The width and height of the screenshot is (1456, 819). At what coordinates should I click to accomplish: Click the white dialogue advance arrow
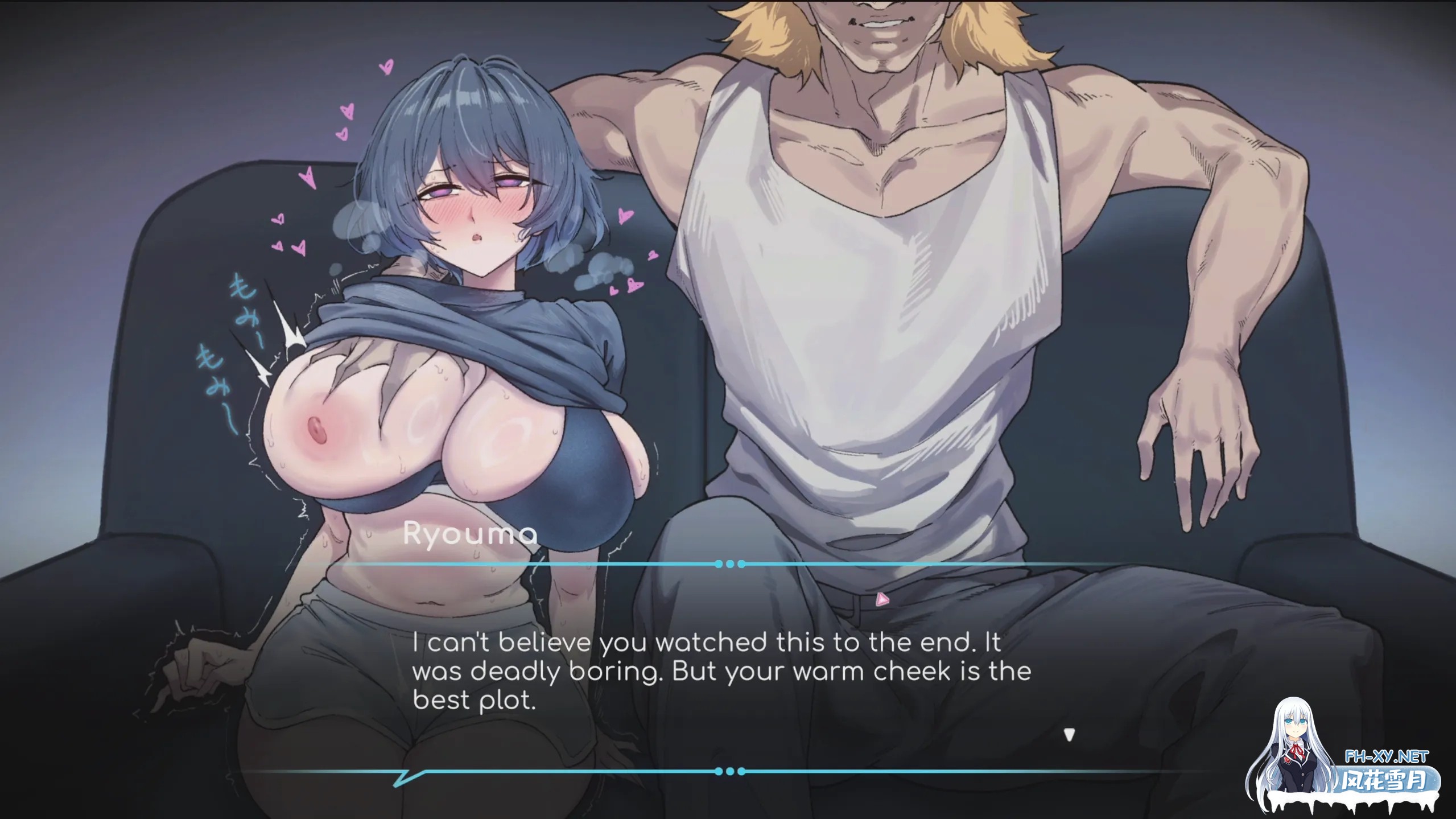[1069, 735]
